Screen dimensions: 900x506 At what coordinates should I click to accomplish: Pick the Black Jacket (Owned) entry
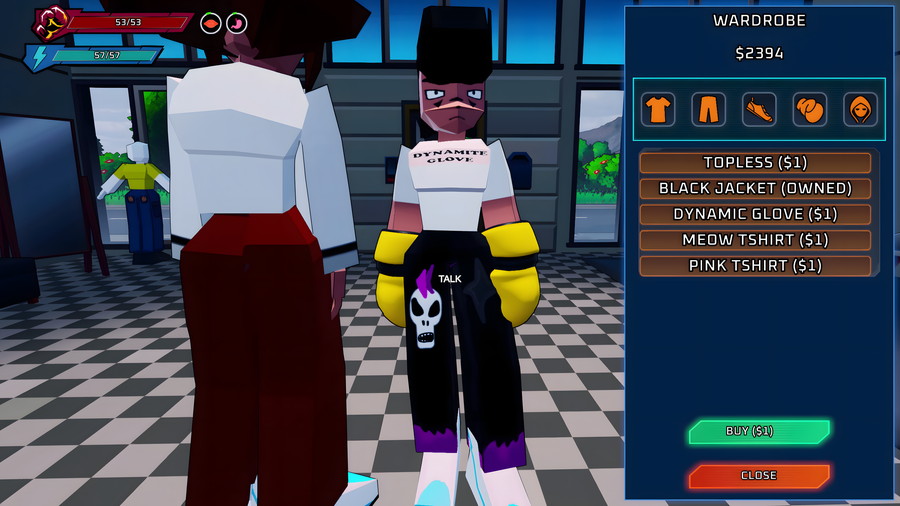point(755,188)
